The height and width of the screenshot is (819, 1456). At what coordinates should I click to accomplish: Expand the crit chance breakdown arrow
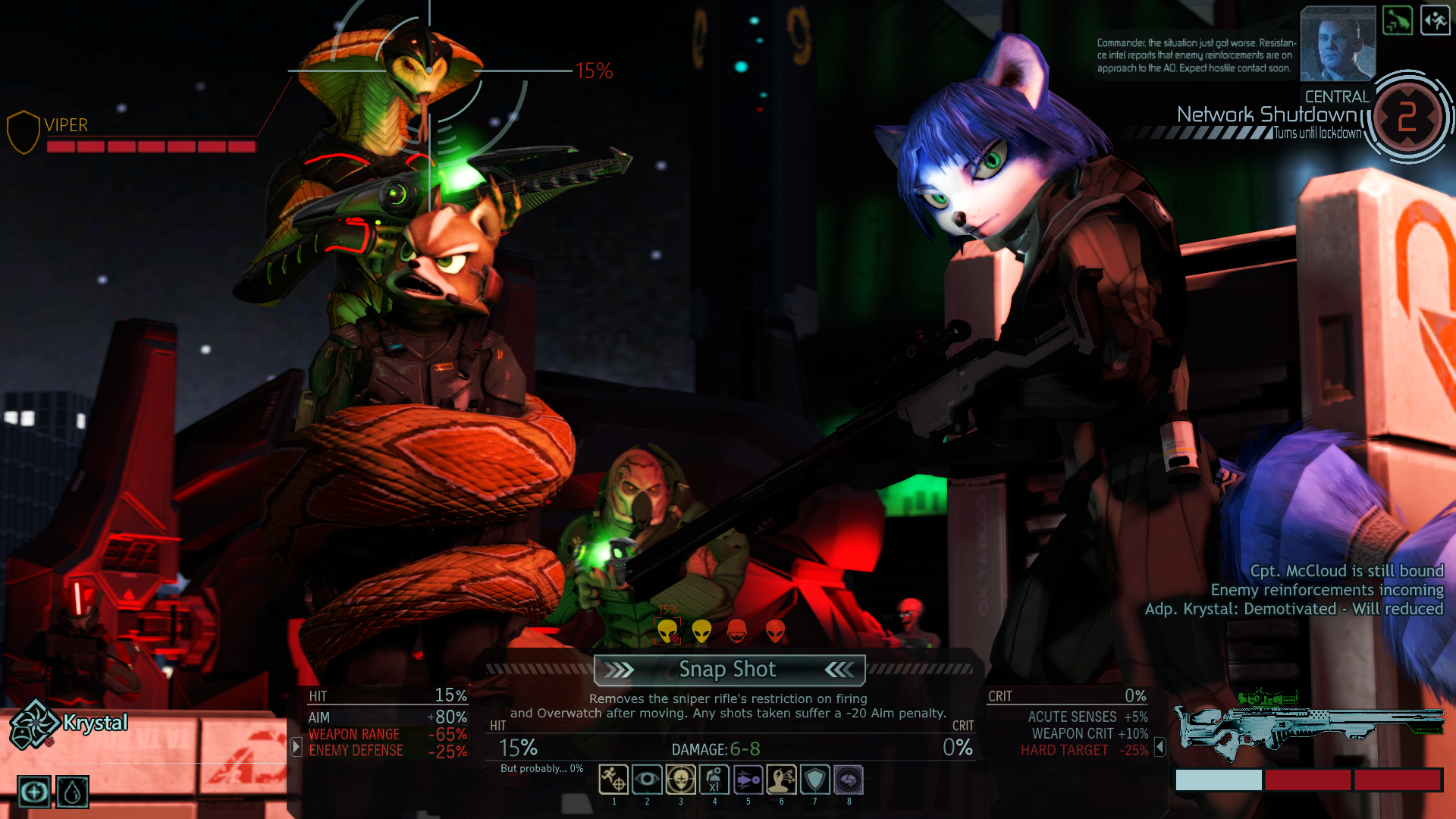(1159, 748)
